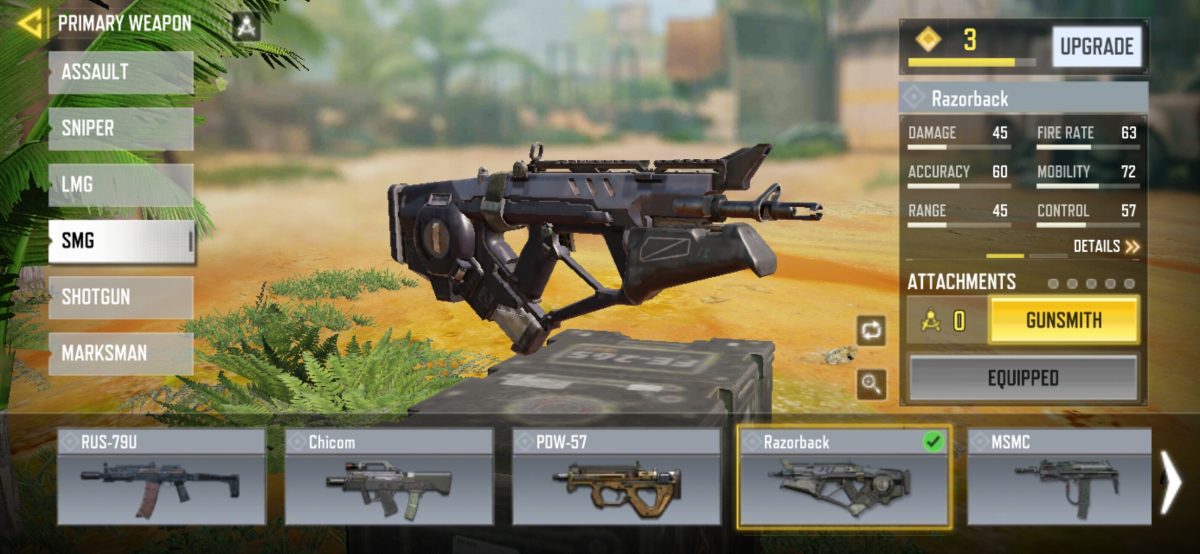The image size is (1200, 554).
Task: Click the Equipped status button
Action: click(1023, 378)
